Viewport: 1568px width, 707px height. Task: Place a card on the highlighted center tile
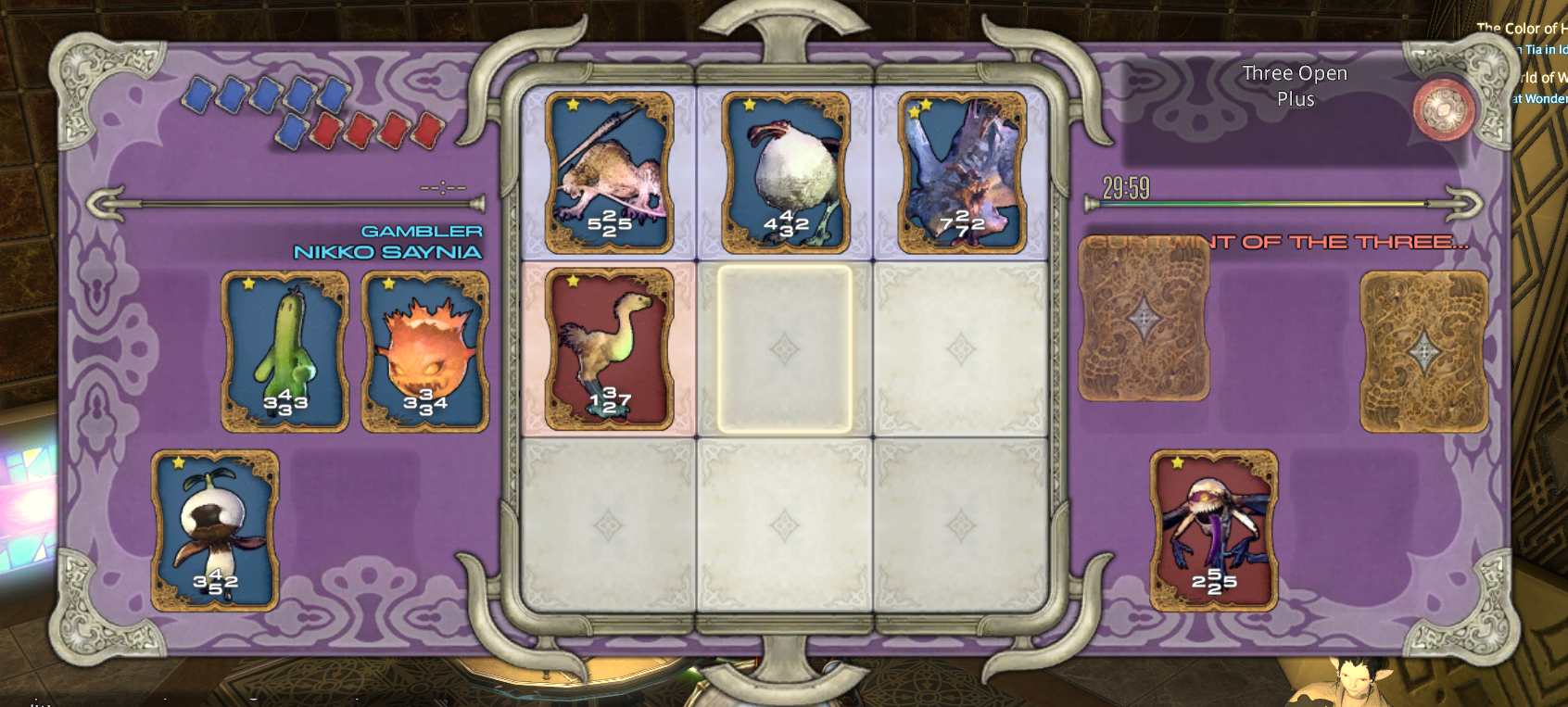tap(784, 349)
